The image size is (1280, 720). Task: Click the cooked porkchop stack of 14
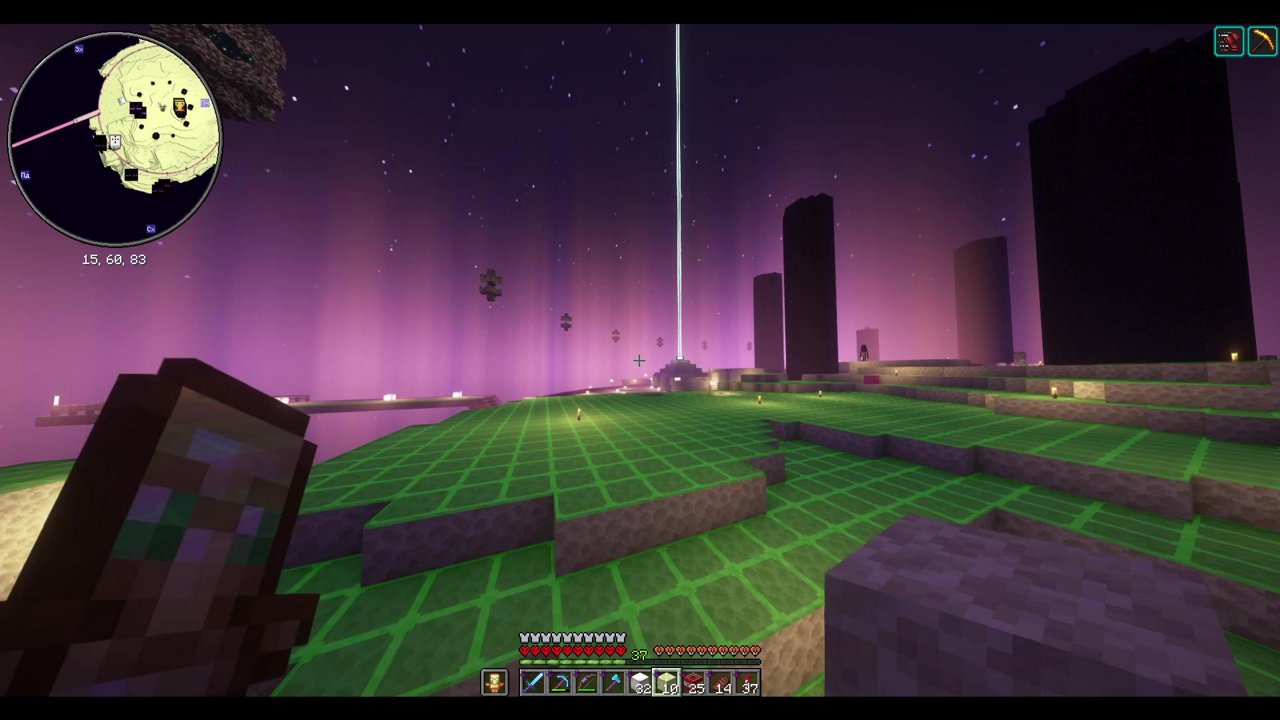click(722, 681)
